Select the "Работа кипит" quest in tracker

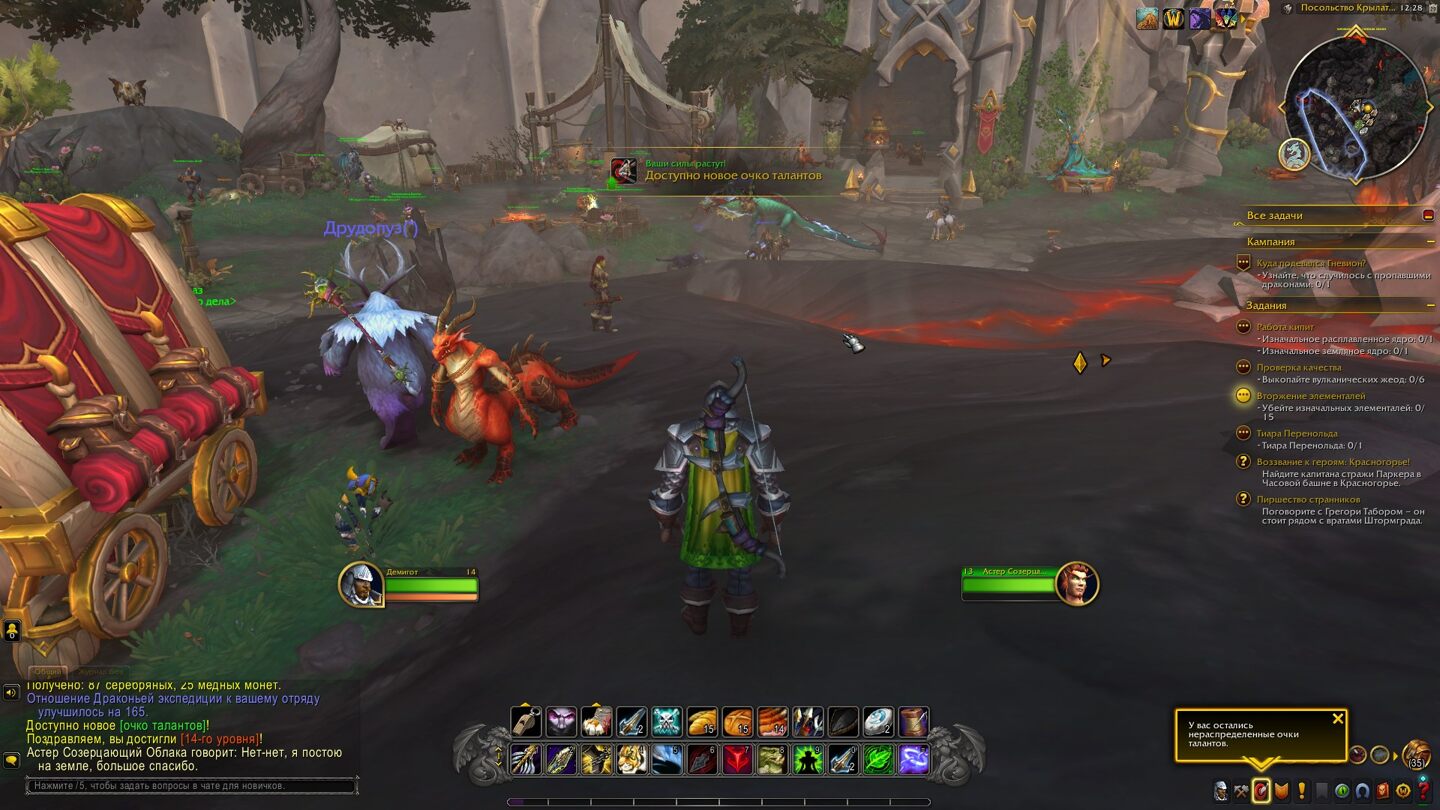(x=1284, y=327)
